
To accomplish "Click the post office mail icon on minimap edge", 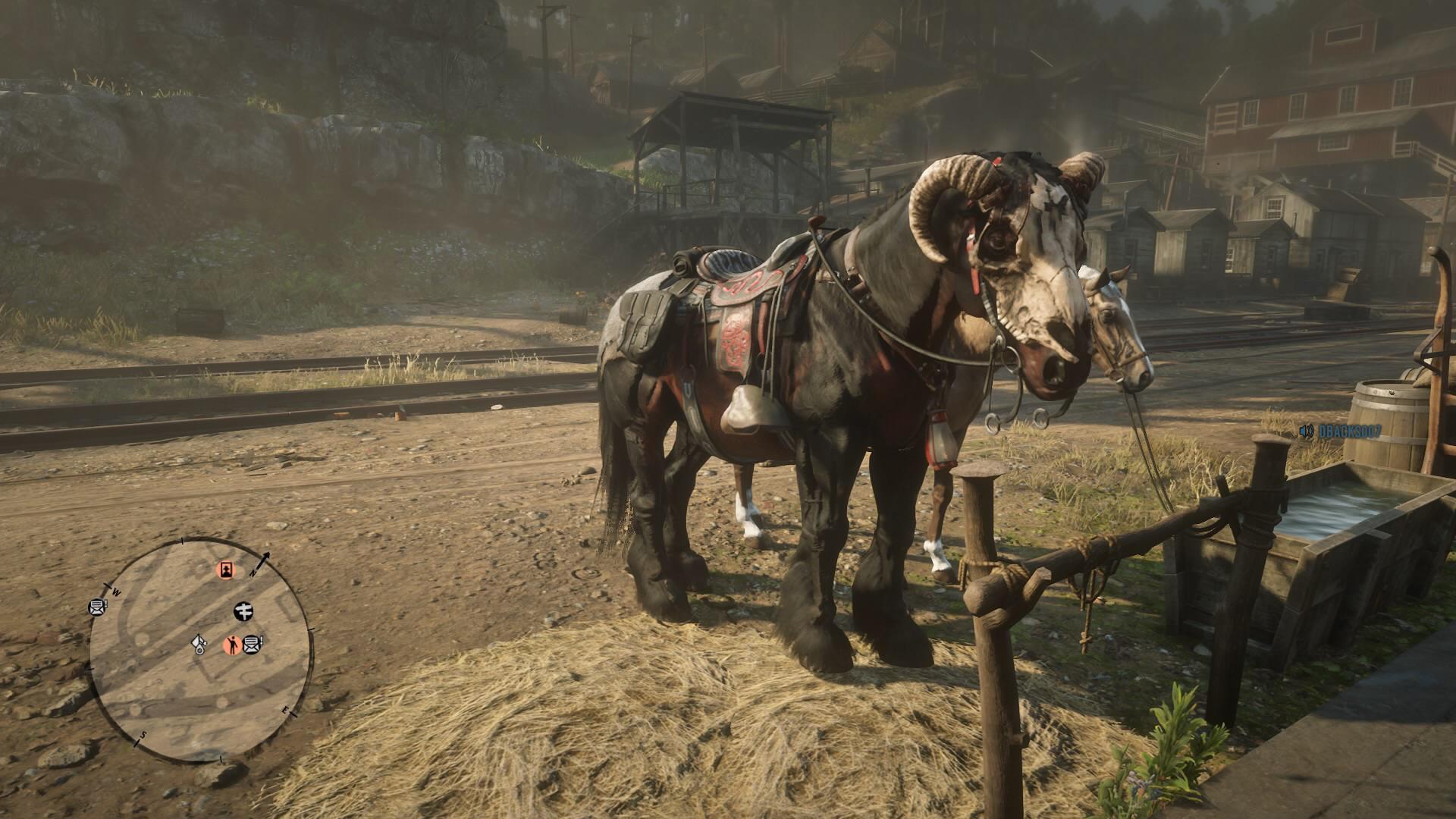I will tap(97, 607).
